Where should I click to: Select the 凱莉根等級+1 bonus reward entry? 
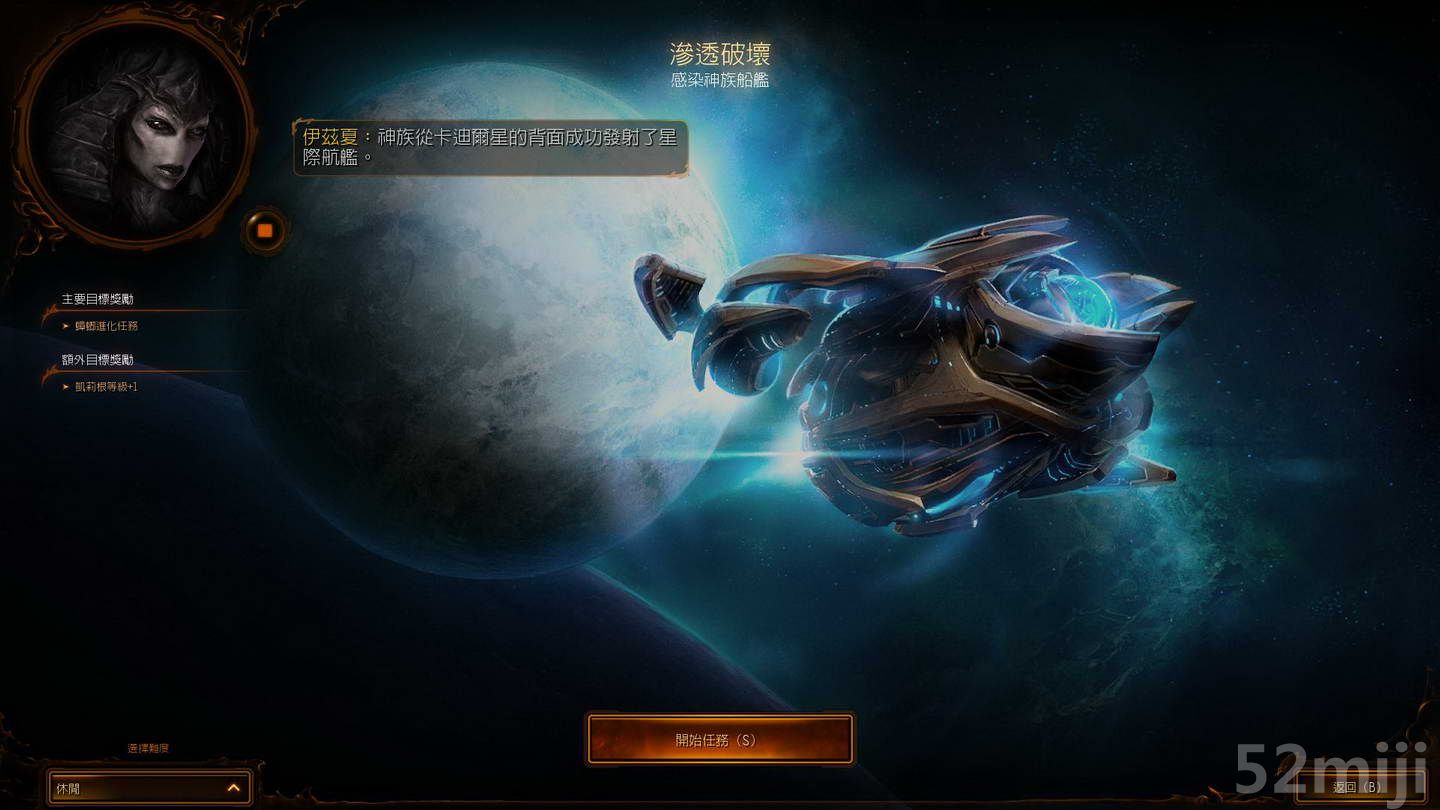[104, 385]
